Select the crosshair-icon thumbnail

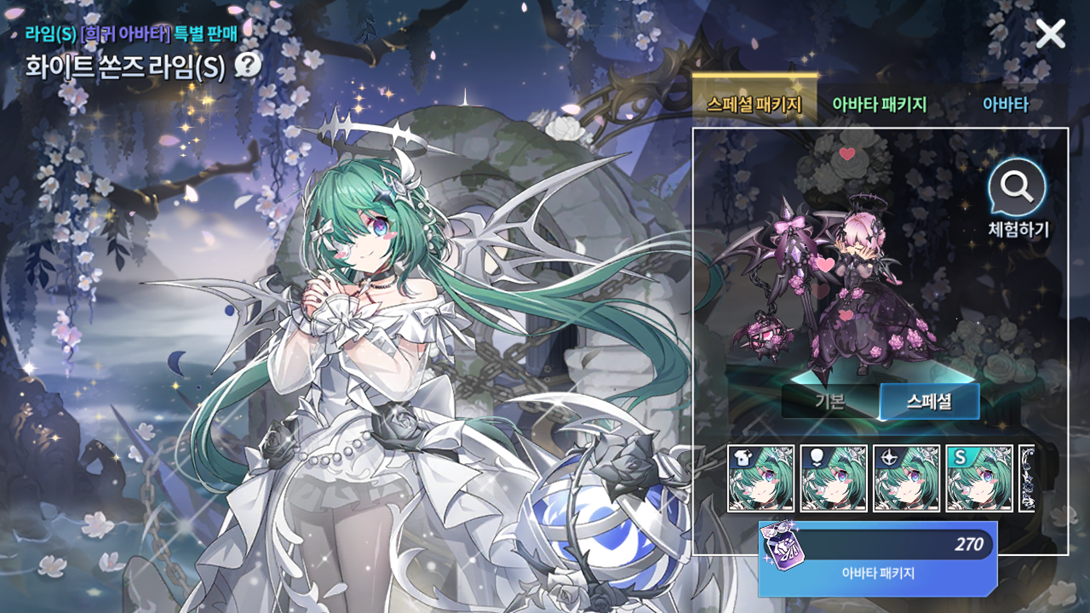point(907,478)
